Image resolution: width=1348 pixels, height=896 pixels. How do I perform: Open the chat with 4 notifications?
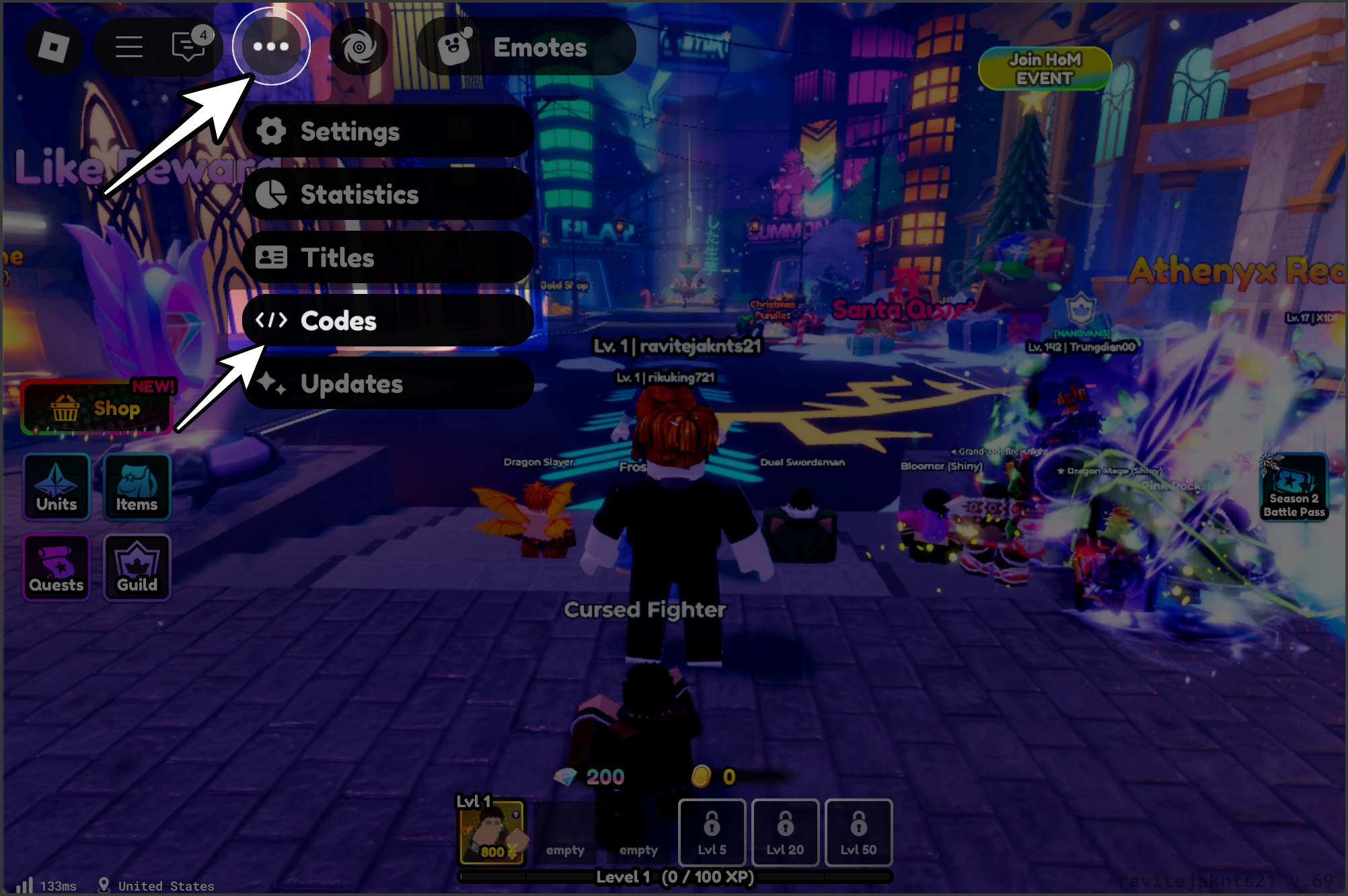coord(189,46)
